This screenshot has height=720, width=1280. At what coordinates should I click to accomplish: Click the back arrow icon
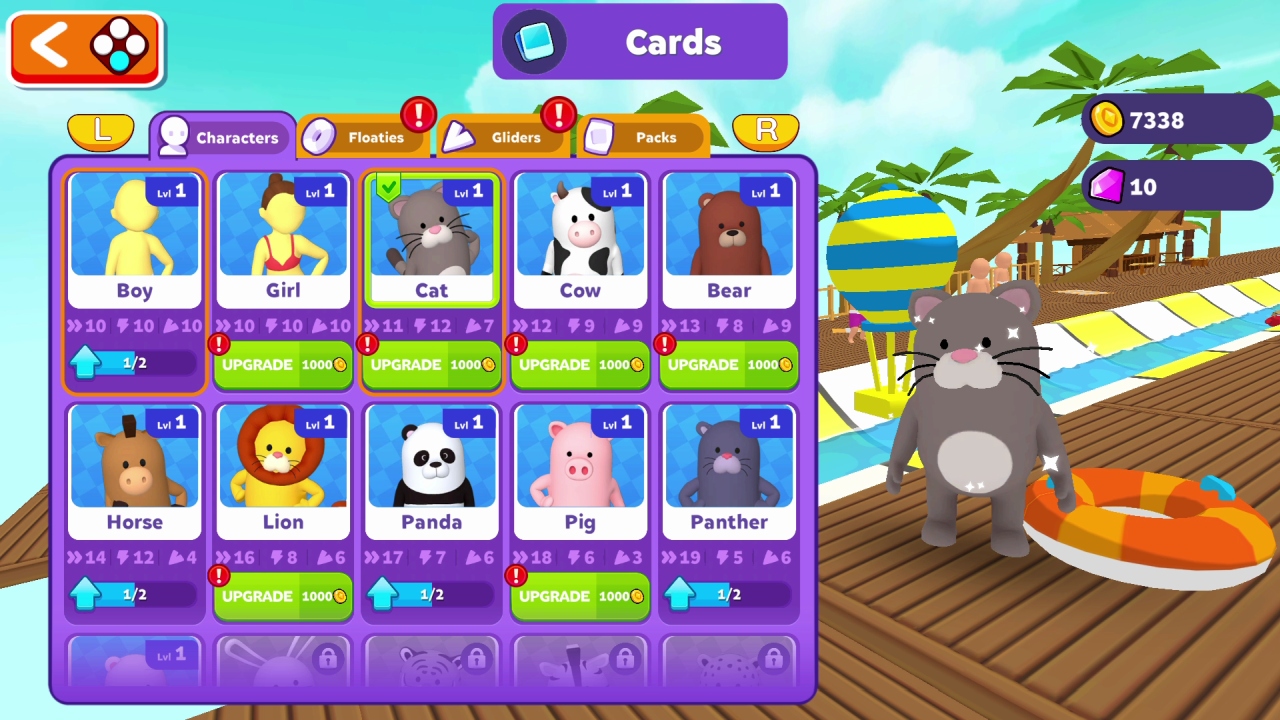[49, 44]
